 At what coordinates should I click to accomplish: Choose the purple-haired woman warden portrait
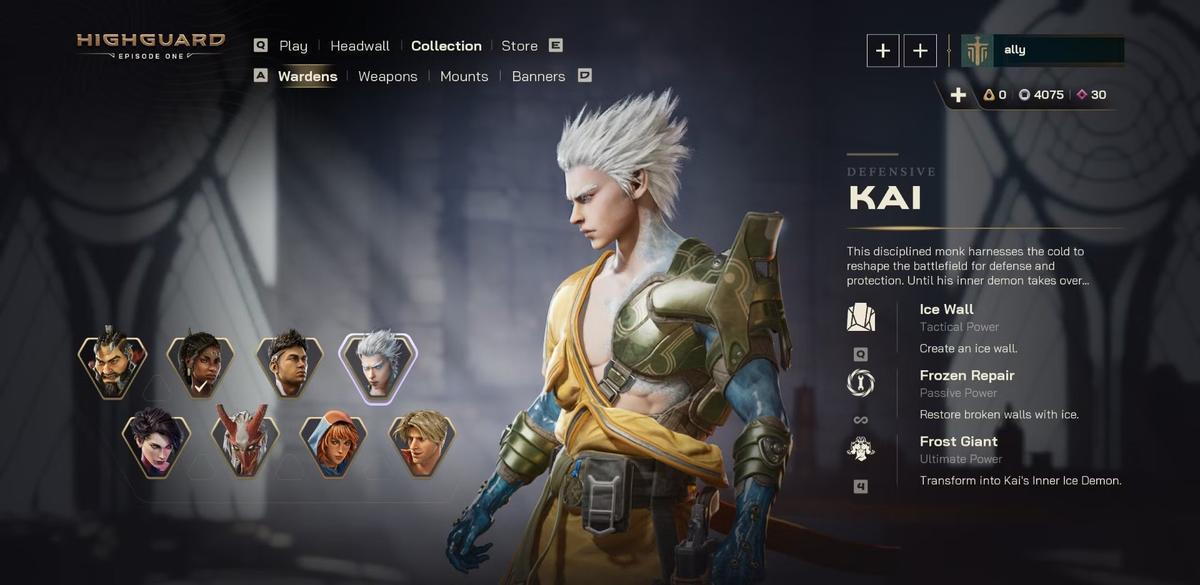coord(156,442)
